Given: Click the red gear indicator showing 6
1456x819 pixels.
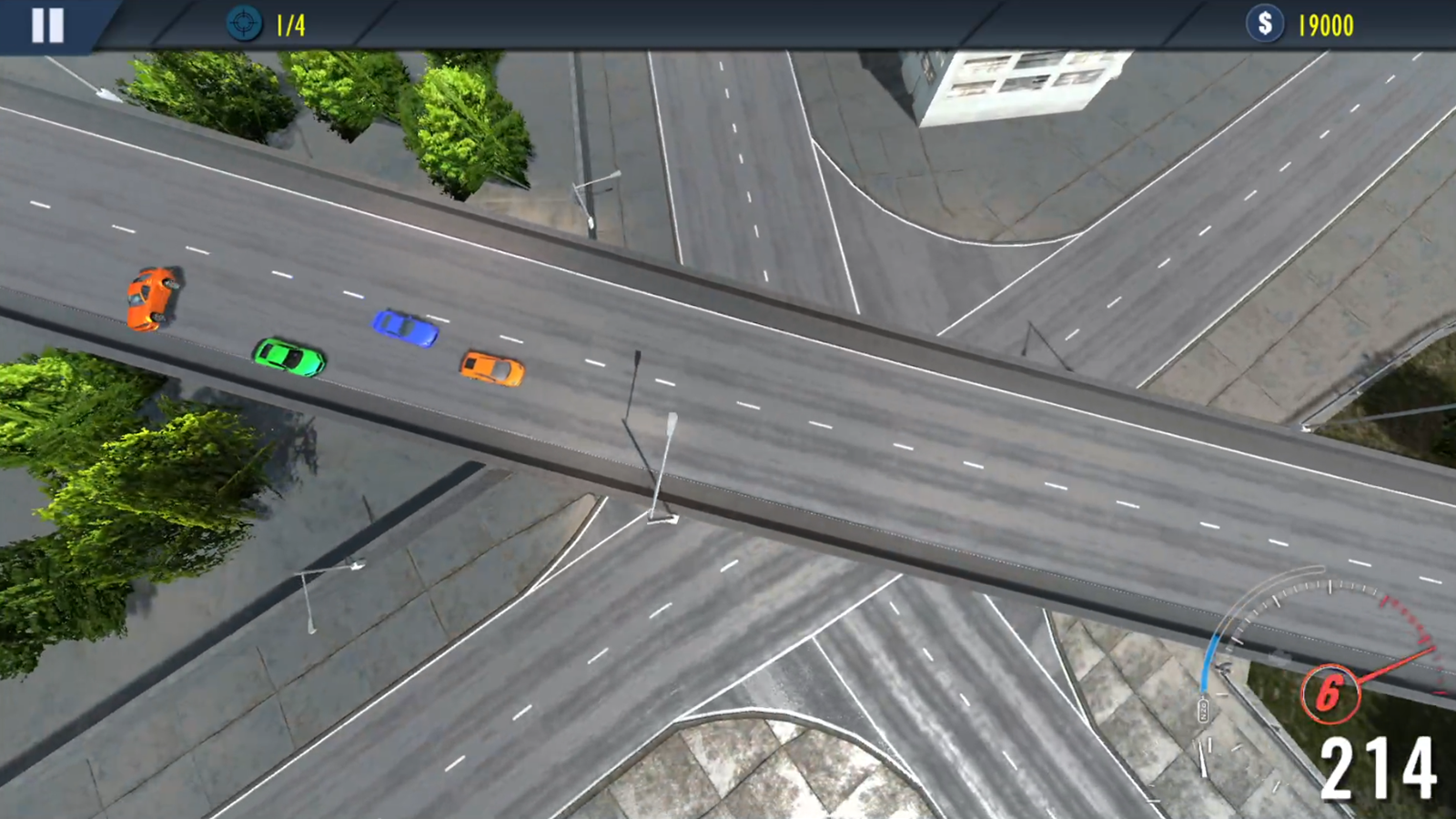Looking at the screenshot, I should 1330,694.
